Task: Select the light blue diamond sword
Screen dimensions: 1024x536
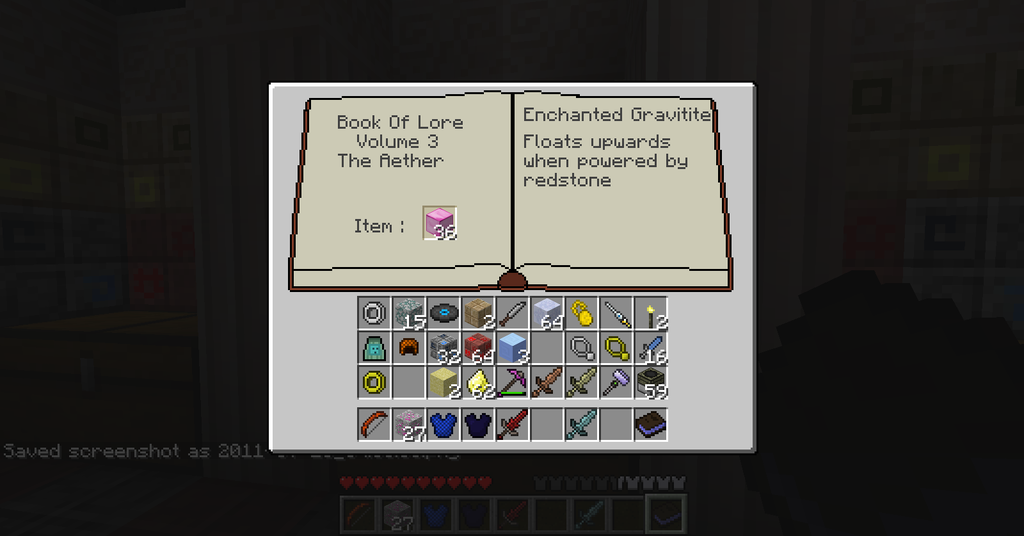Action: point(581,424)
